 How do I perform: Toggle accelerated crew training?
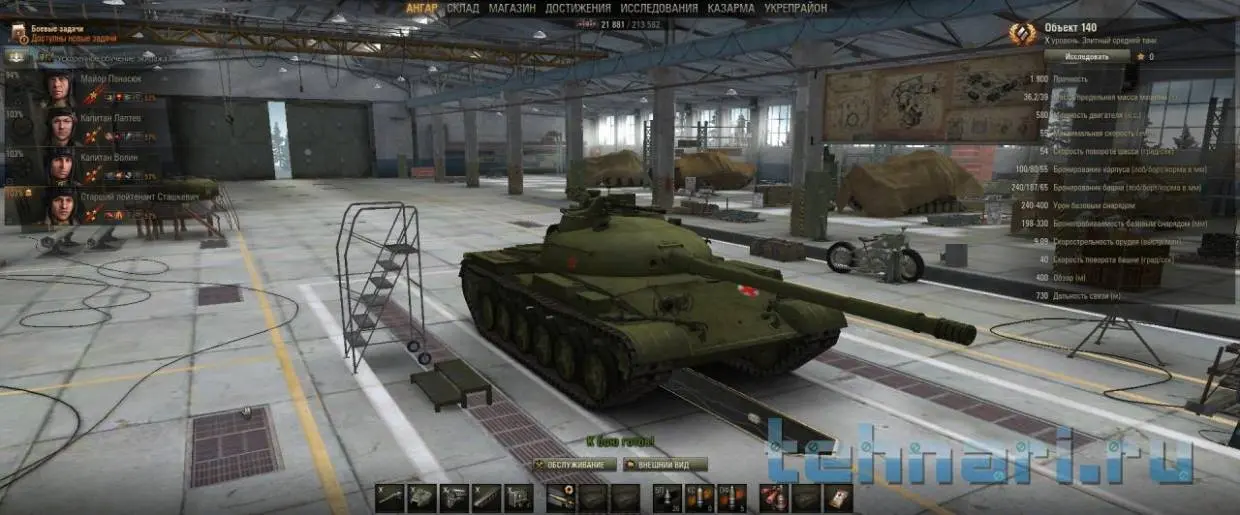pos(17,58)
